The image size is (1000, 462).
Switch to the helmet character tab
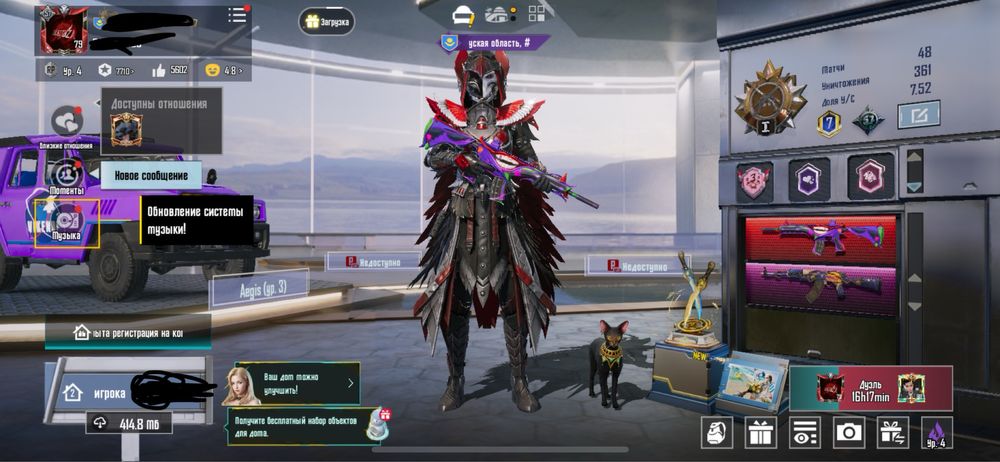click(x=462, y=14)
